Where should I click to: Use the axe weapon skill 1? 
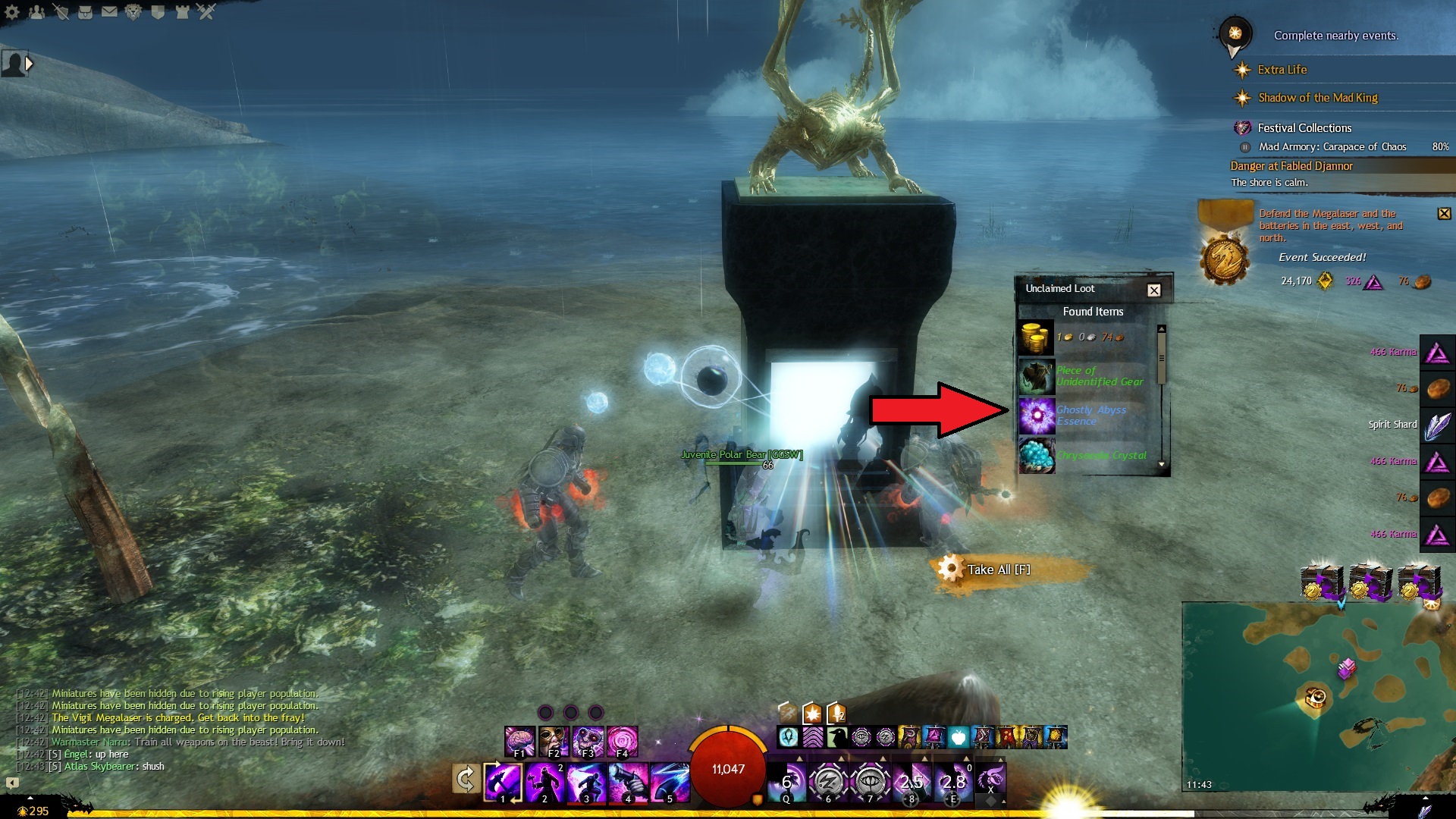click(x=502, y=781)
